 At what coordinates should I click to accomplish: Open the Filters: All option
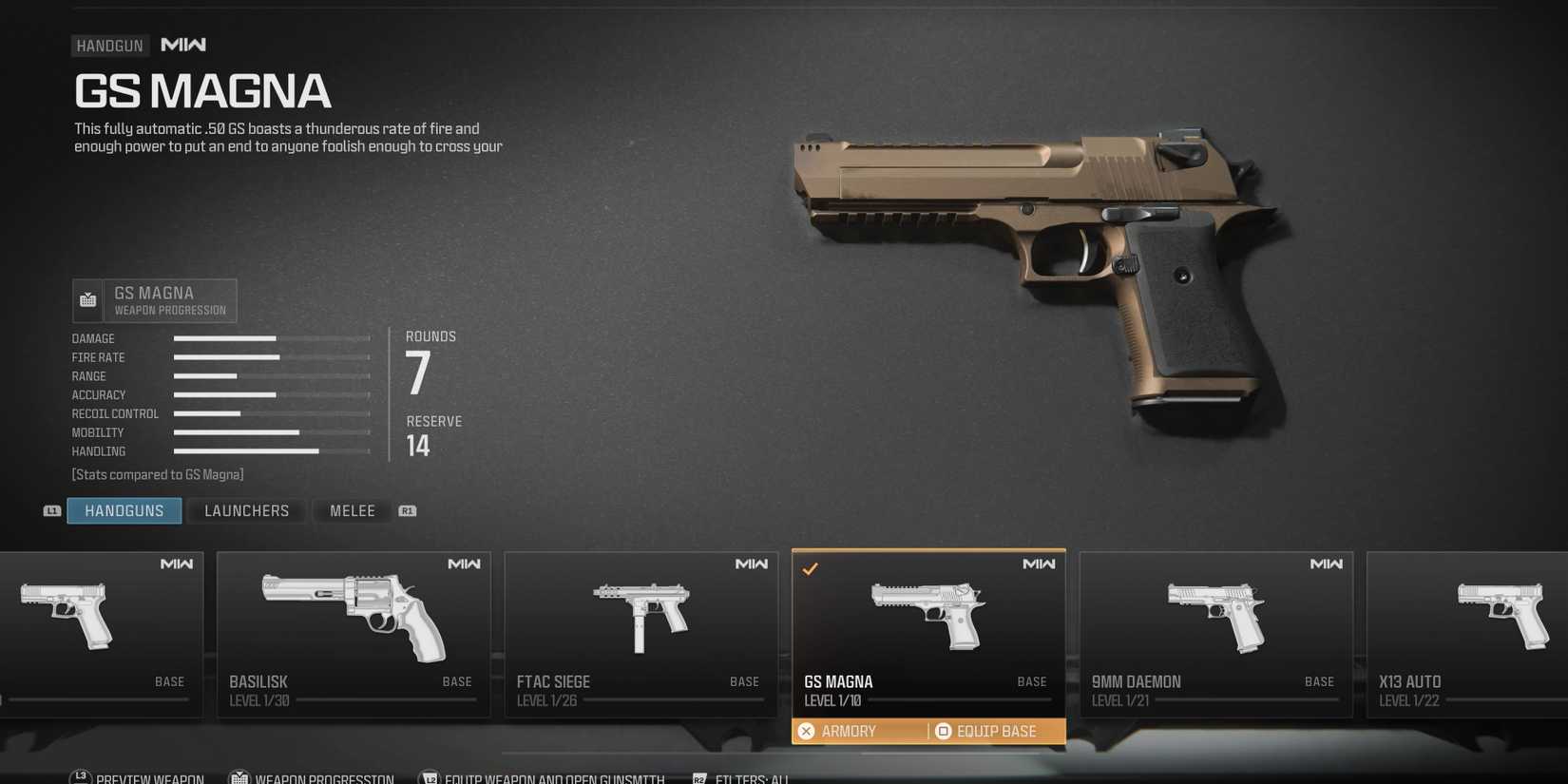751,777
